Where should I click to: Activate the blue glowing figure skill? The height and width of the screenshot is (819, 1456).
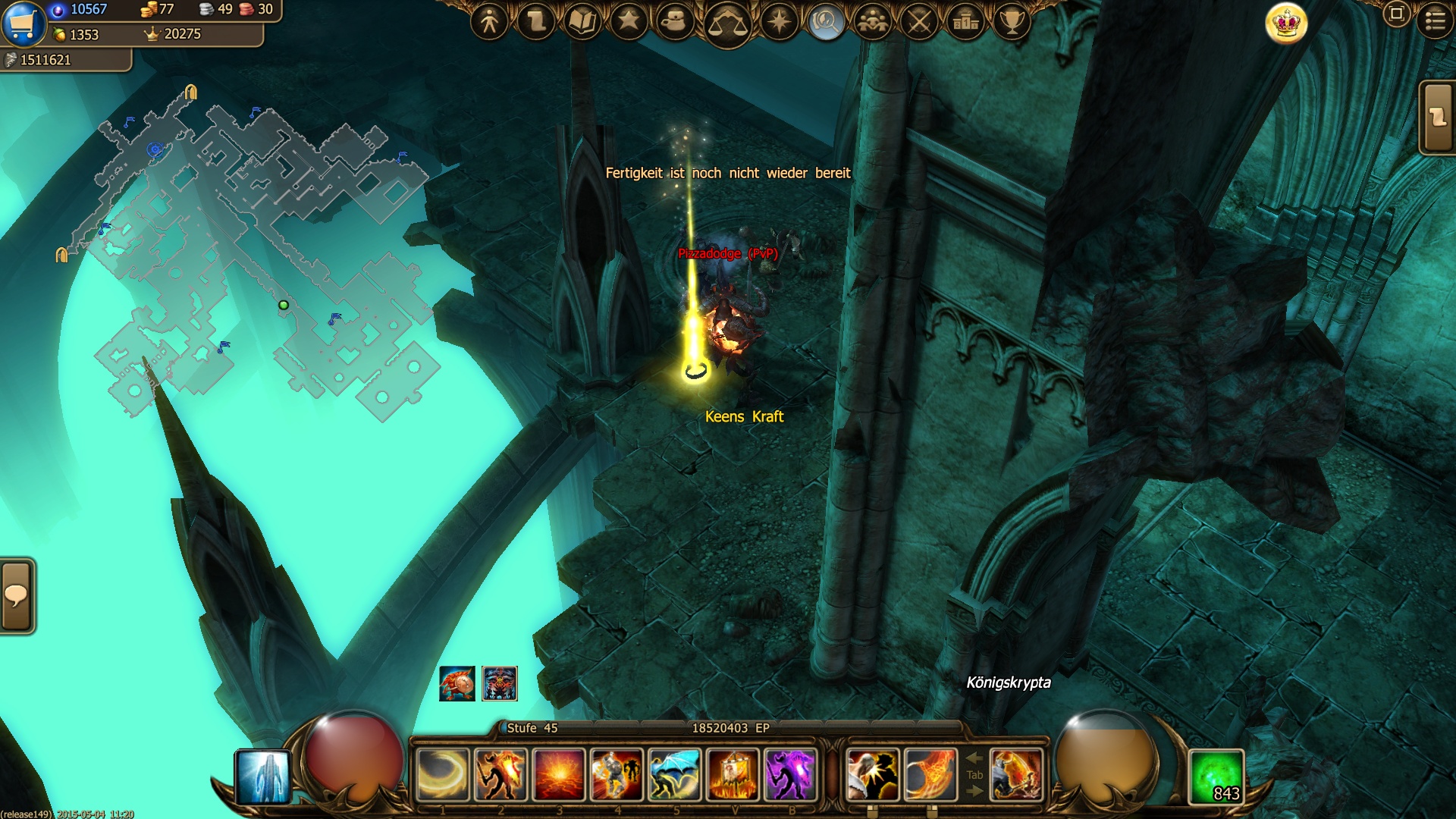click(x=263, y=777)
